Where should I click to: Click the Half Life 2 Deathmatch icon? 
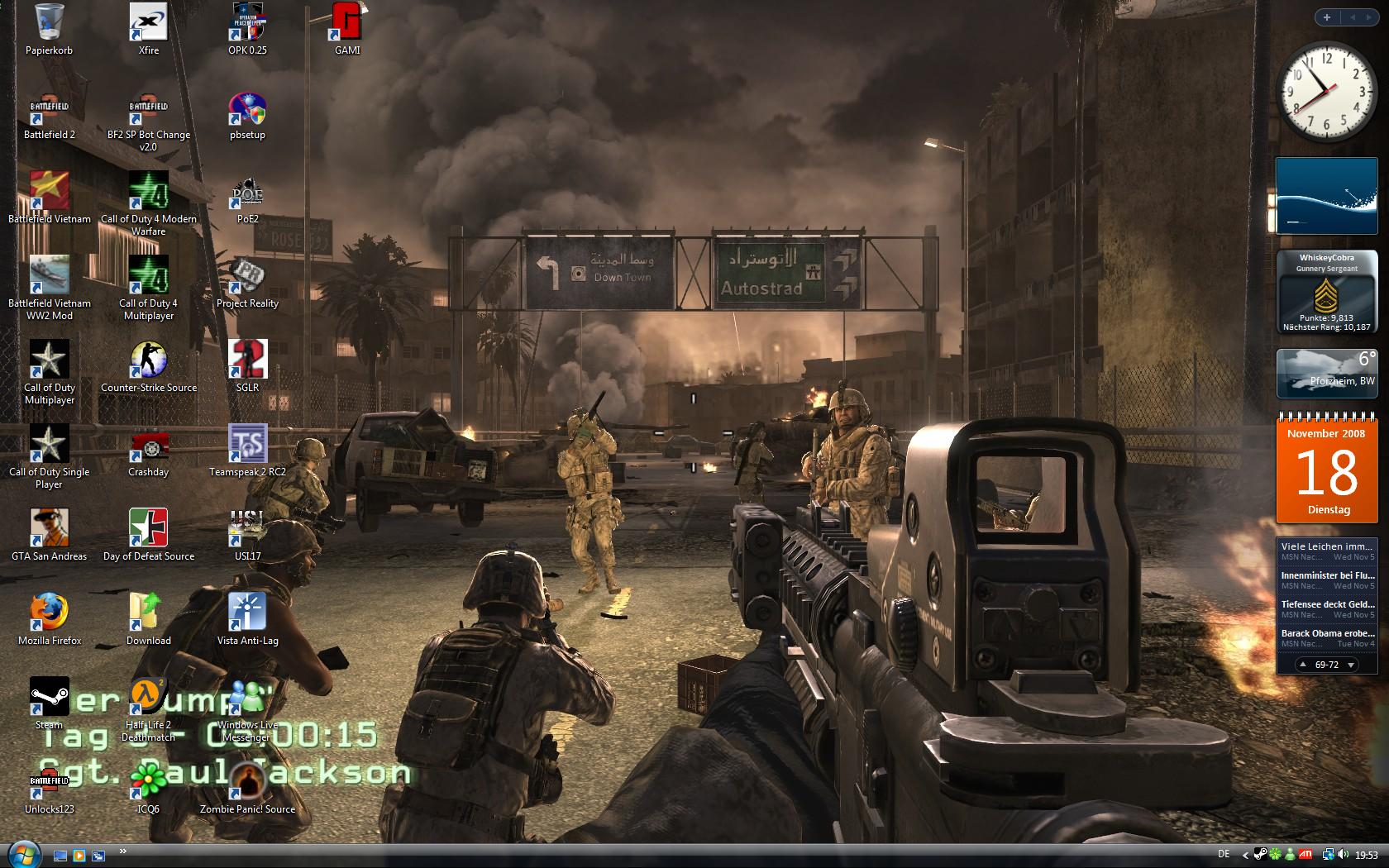[x=149, y=698]
